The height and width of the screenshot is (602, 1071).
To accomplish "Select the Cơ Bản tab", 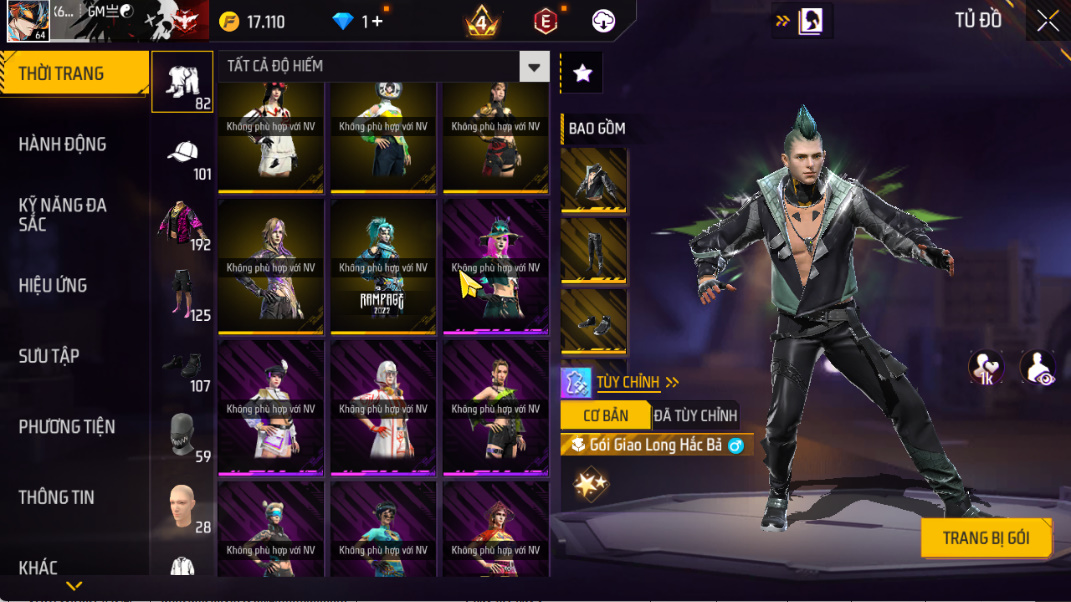I will 606,415.
